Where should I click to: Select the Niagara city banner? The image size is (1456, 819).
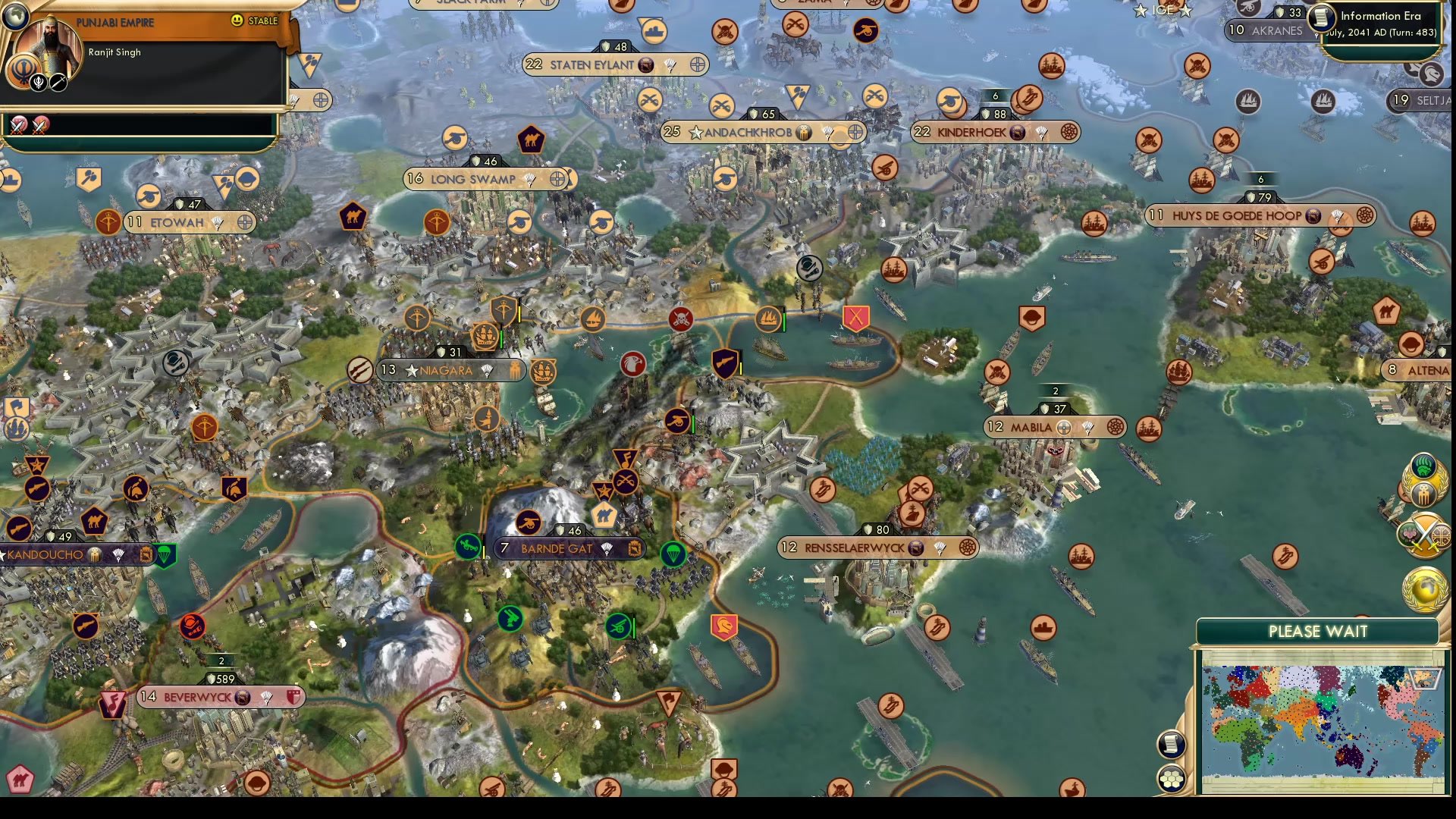pos(450,371)
